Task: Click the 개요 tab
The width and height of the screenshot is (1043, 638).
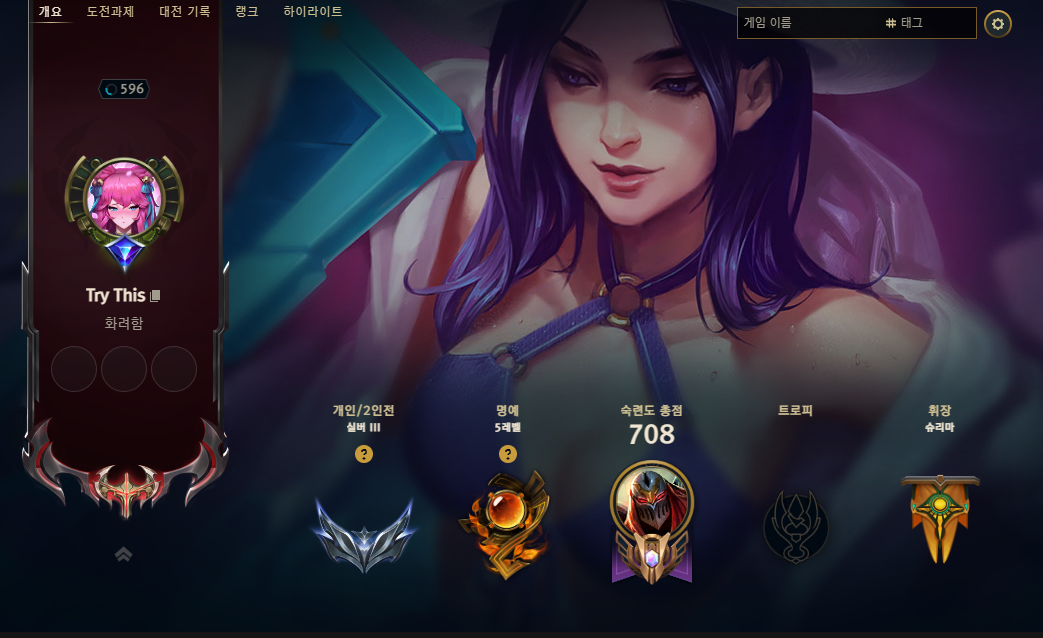Action: coord(50,12)
